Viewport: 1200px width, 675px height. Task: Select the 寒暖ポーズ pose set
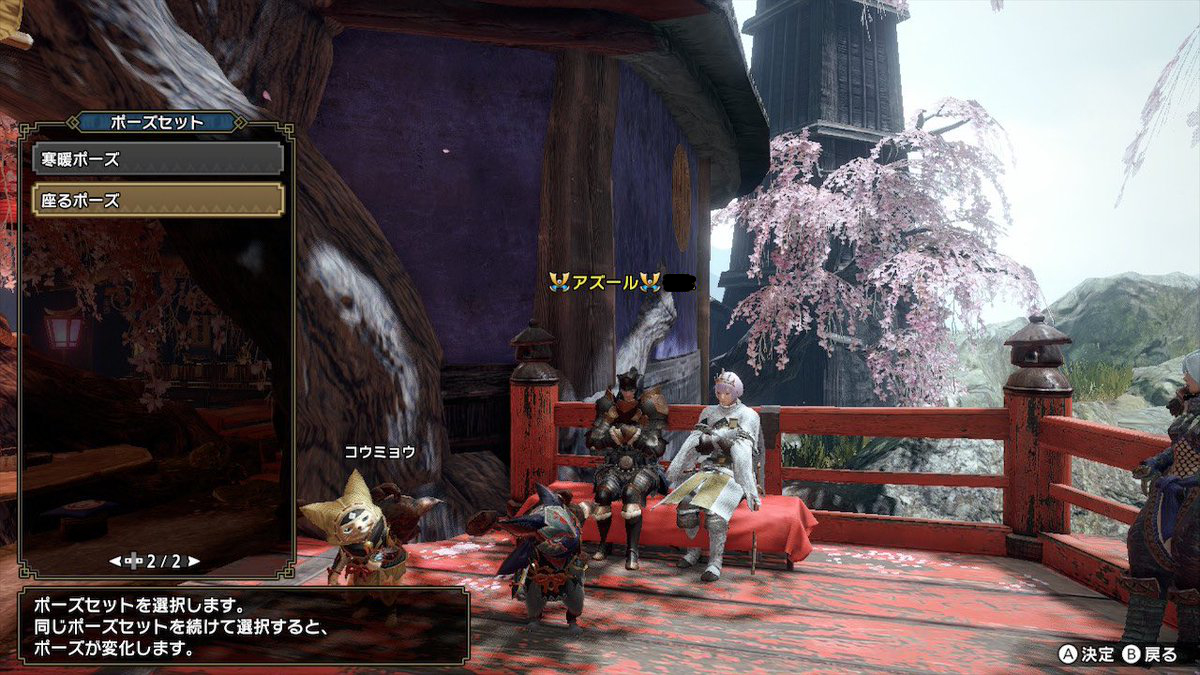(158, 159)
